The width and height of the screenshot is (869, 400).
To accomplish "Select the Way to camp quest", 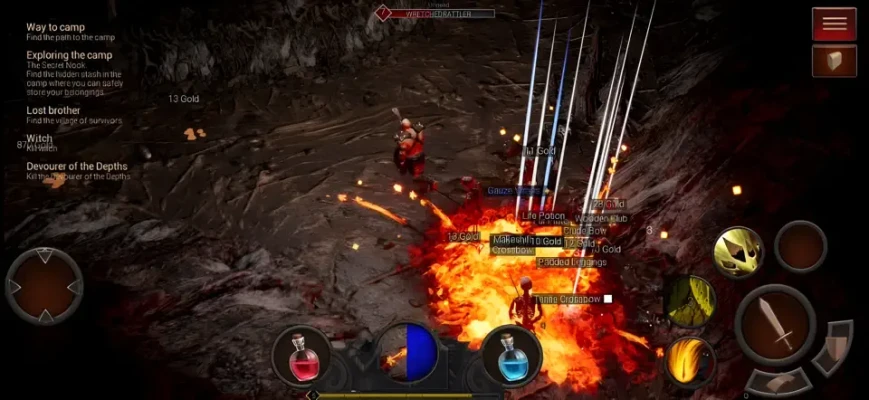I will coord(55,27).
